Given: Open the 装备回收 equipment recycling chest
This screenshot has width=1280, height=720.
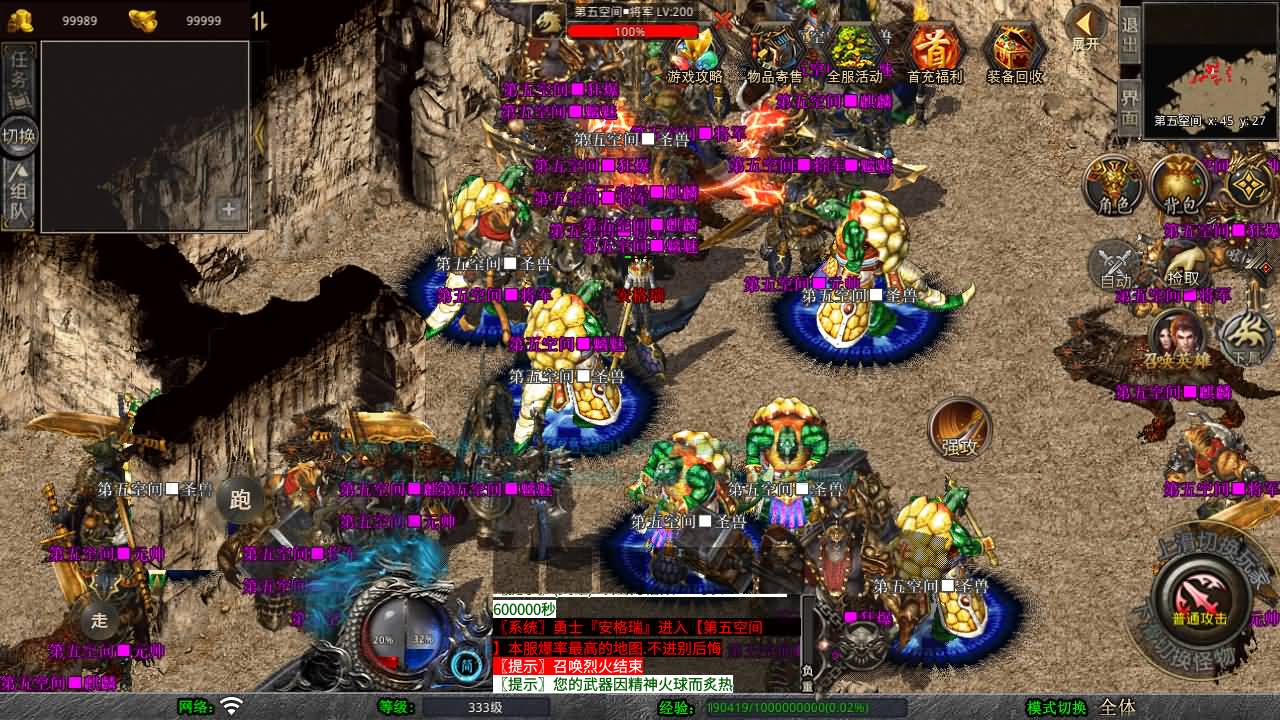Looking at the screenshot, I should click(1015, 52).
